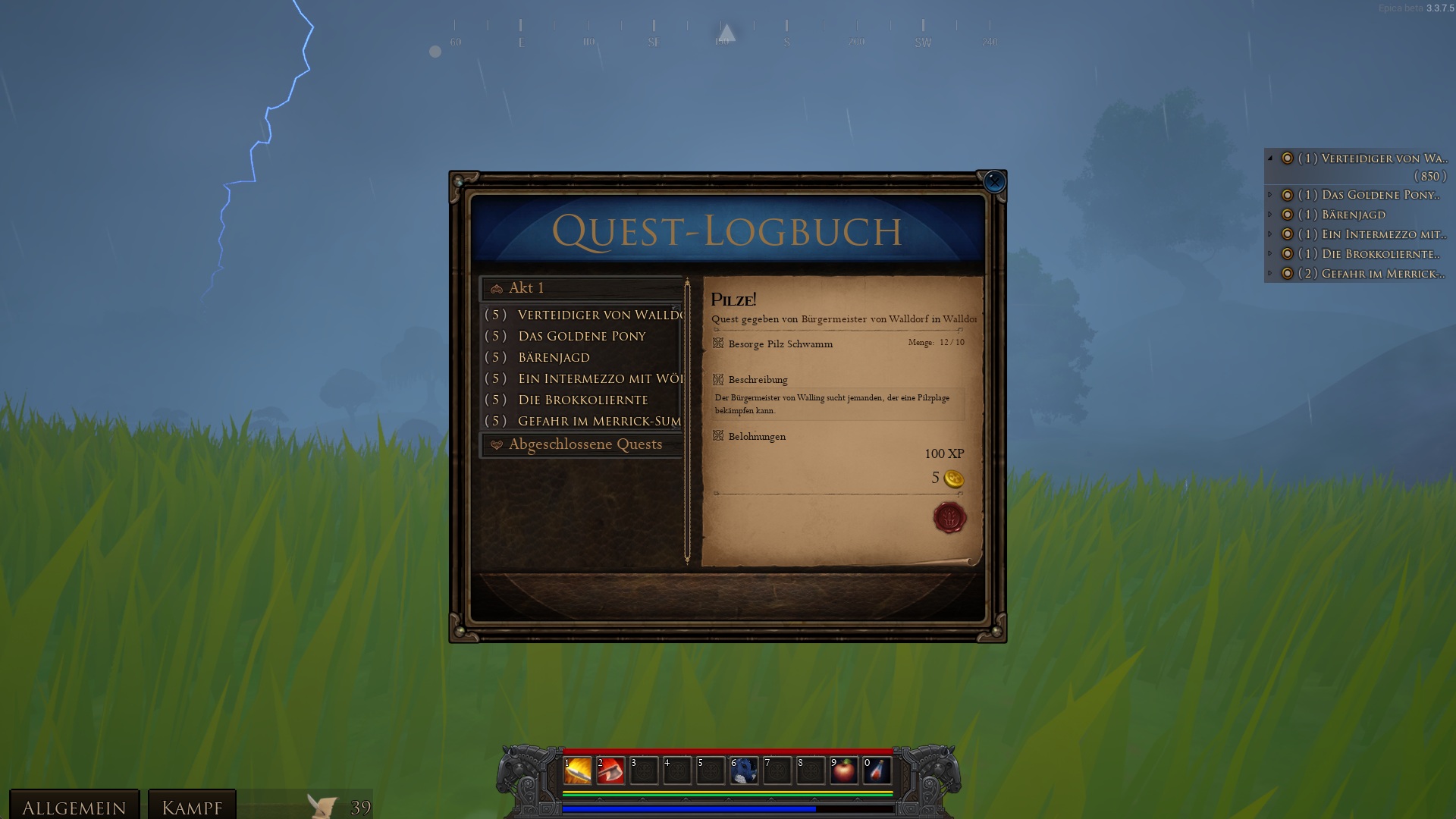Image resolution: width=1456 pixels, height=819 pixels.
Task: Open Das Goldene Pony in the logbook list
Action: (582, 336)
